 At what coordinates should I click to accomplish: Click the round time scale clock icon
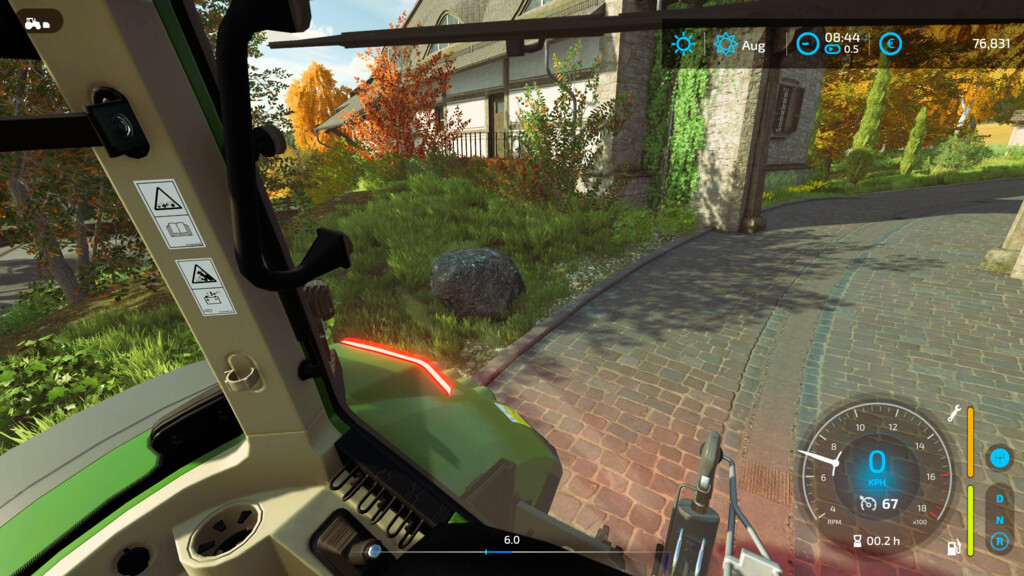click(x=807, y=44)
